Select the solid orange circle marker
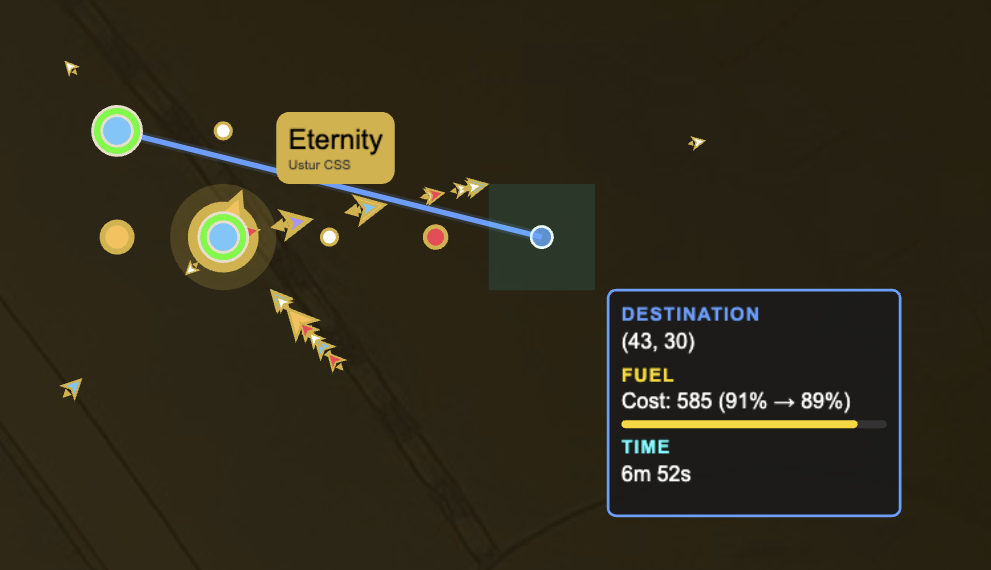 coord(117,237)
